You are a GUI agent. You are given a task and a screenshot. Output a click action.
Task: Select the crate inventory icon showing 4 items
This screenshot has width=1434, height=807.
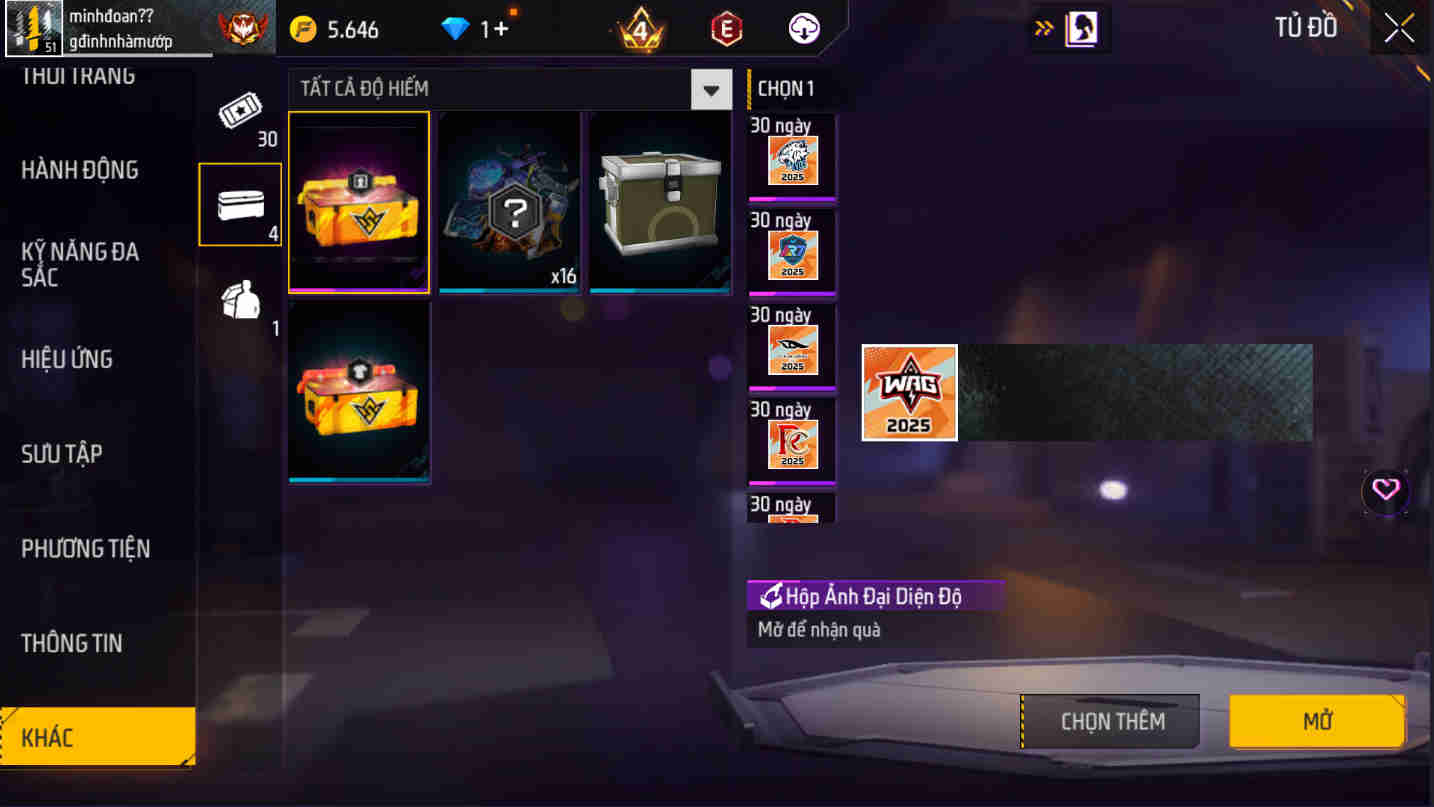(239, 203)
